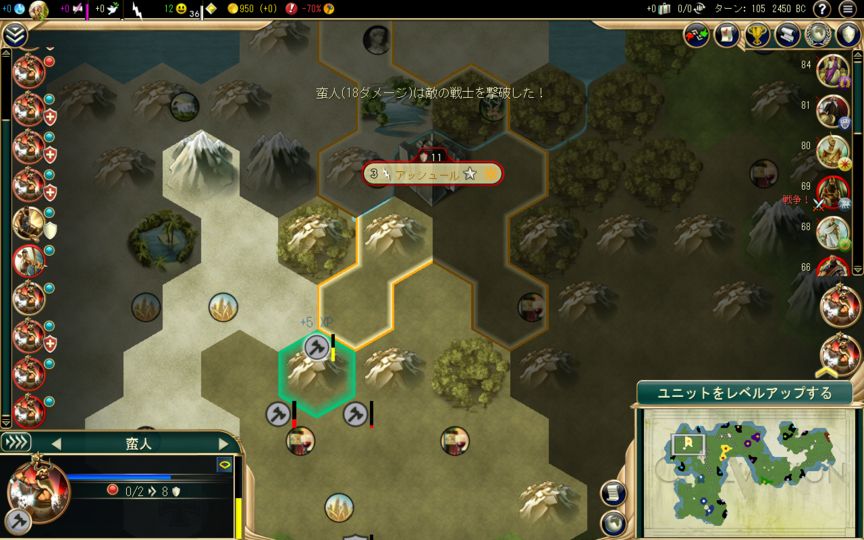The width and height of the screenshot is (864, 540).
Task: Open the leader at war with crossed swords
Action: [x=830, y=189]
